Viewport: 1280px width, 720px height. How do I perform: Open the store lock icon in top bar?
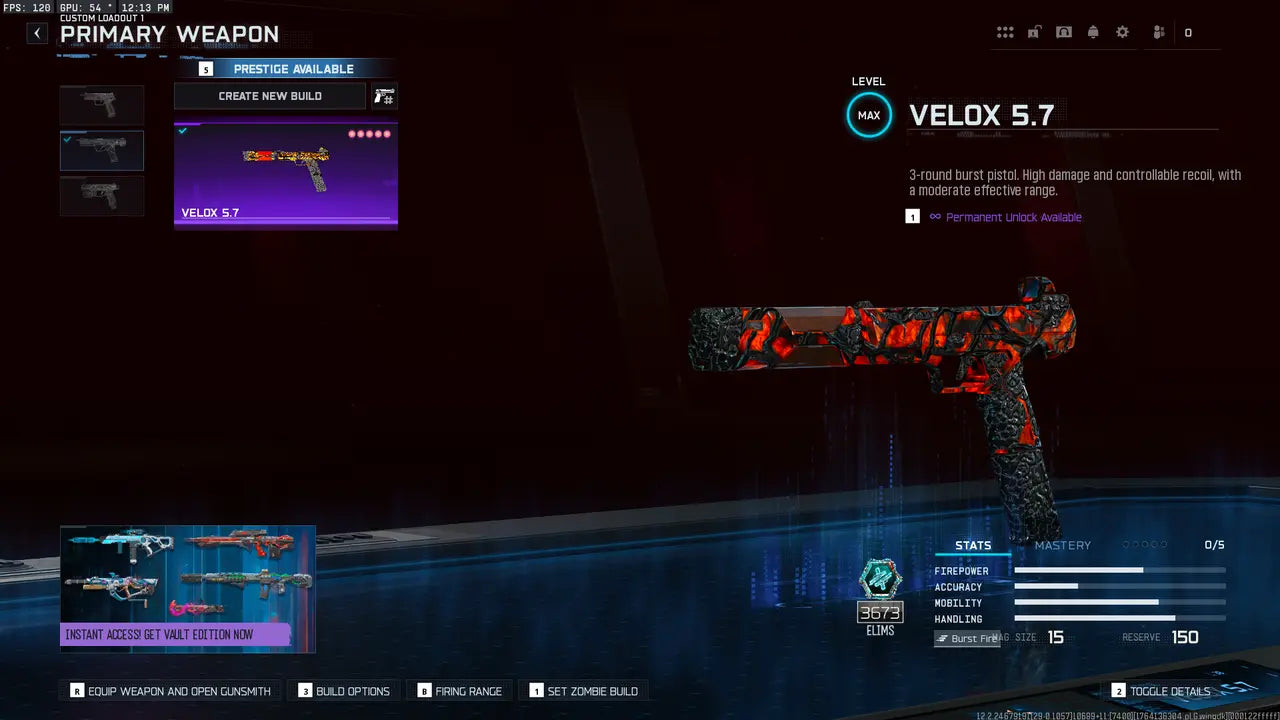coord(1034,31)
